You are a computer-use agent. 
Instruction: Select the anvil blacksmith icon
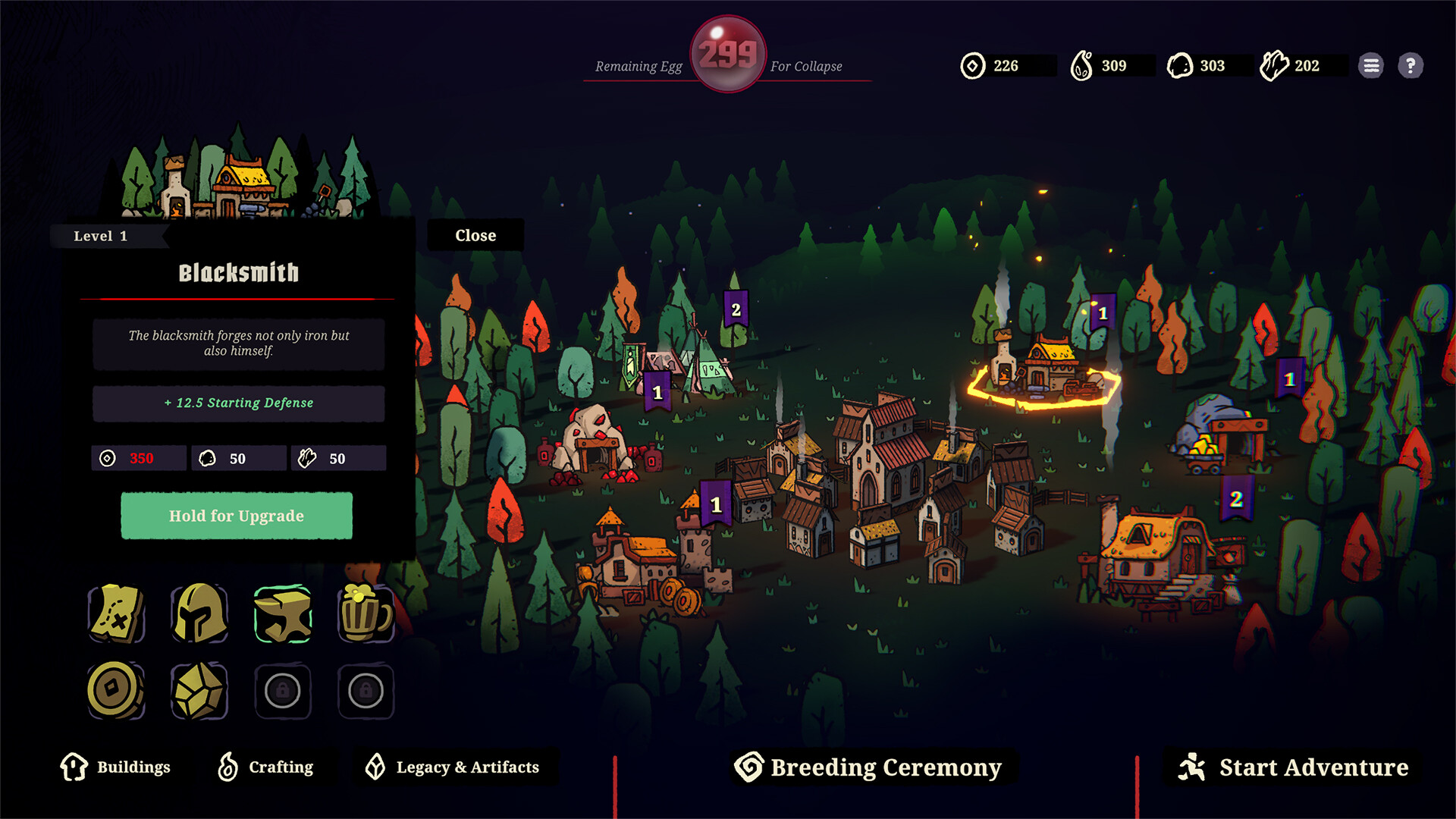[283, 613]
